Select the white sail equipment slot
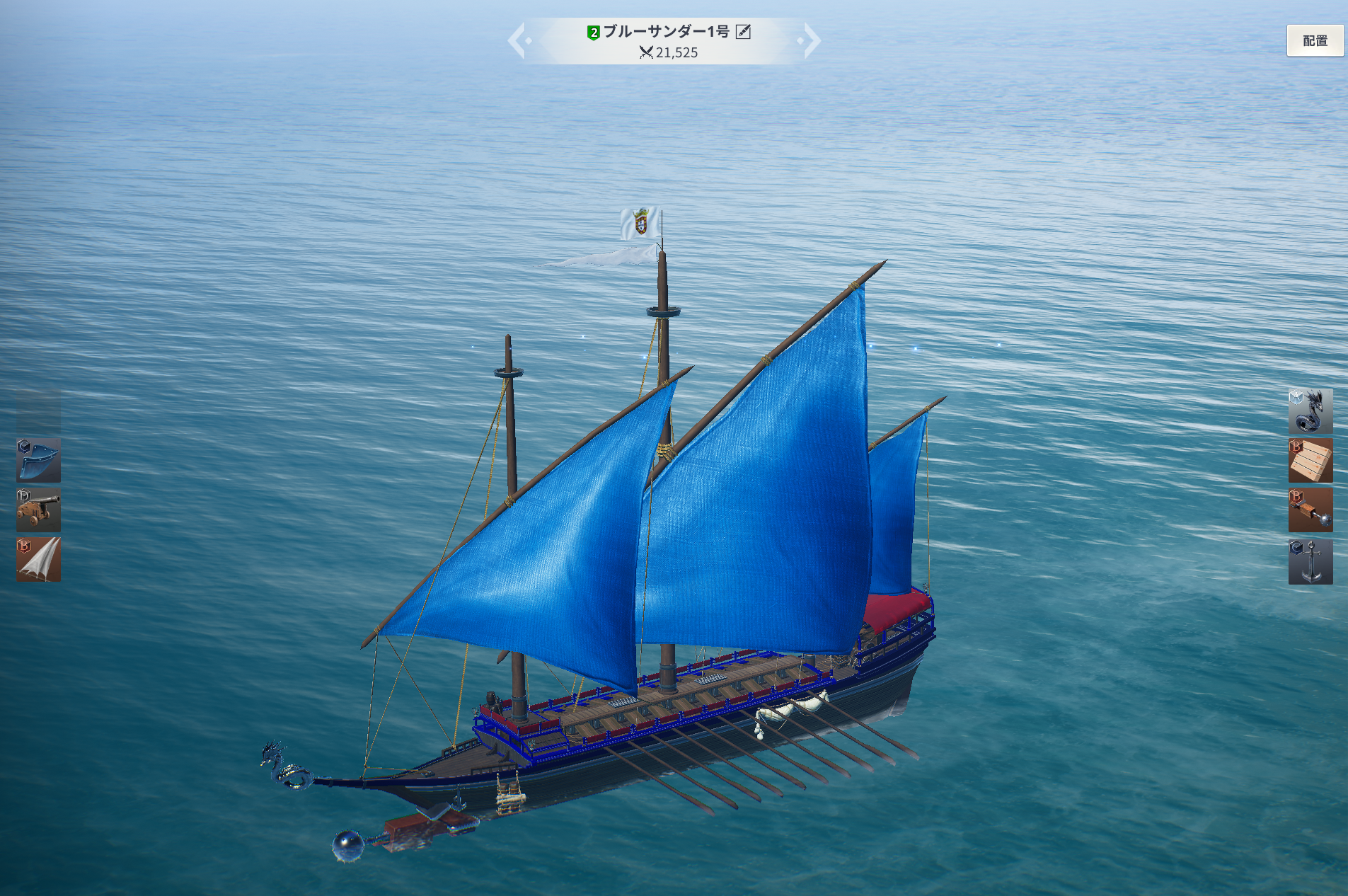 point(39,559)
